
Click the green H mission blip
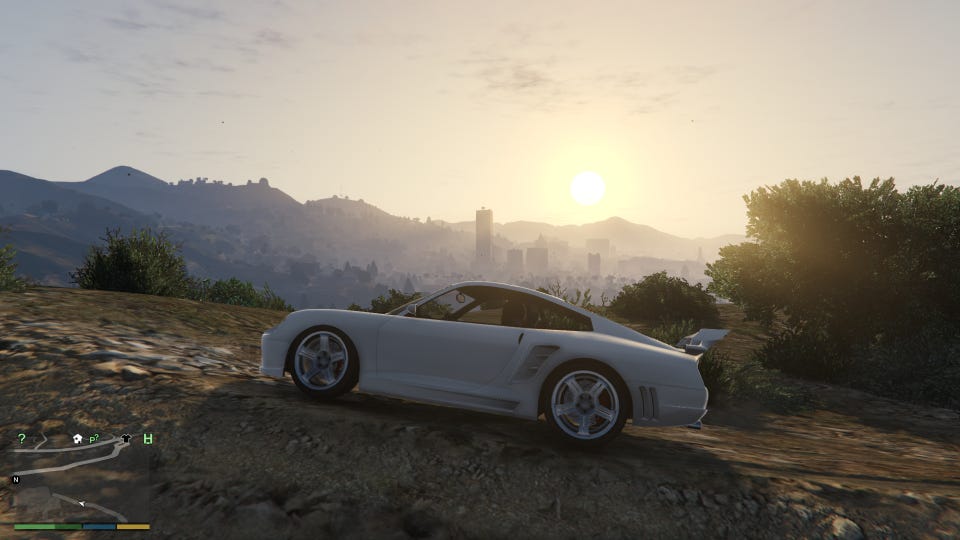(148, 439)
